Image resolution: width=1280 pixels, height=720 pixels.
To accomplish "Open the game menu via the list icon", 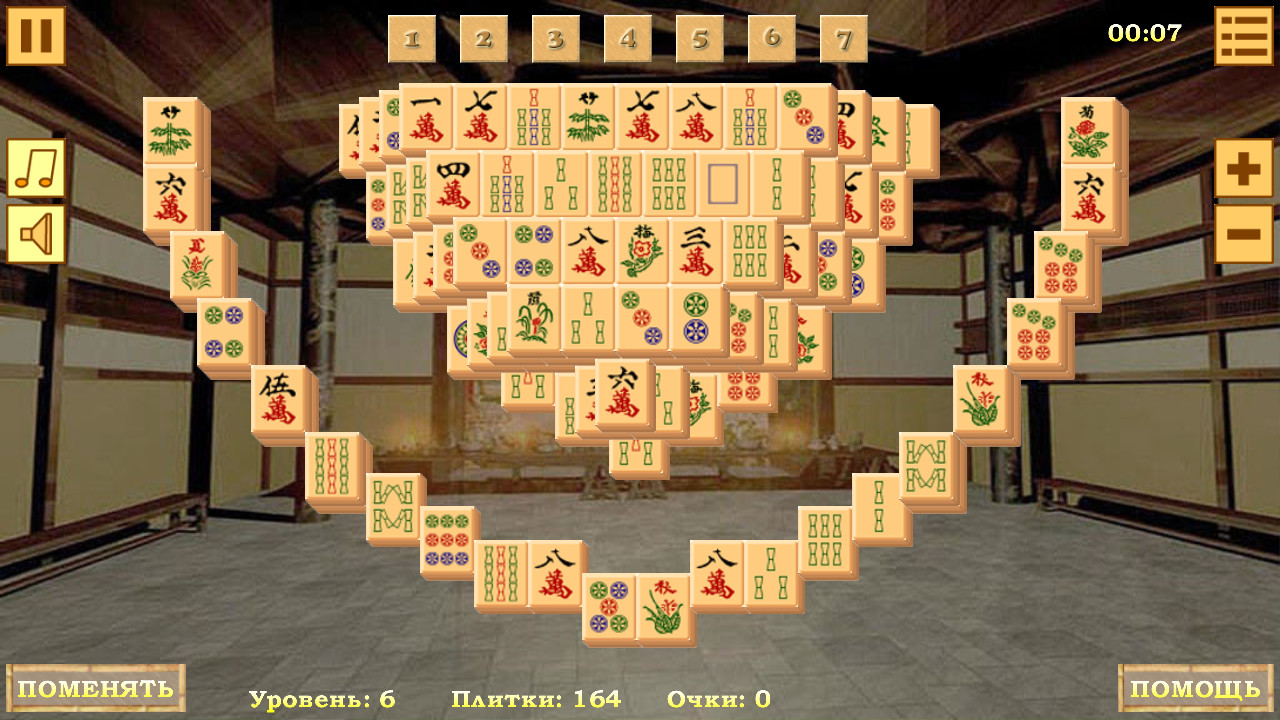I will [1244, 35].
